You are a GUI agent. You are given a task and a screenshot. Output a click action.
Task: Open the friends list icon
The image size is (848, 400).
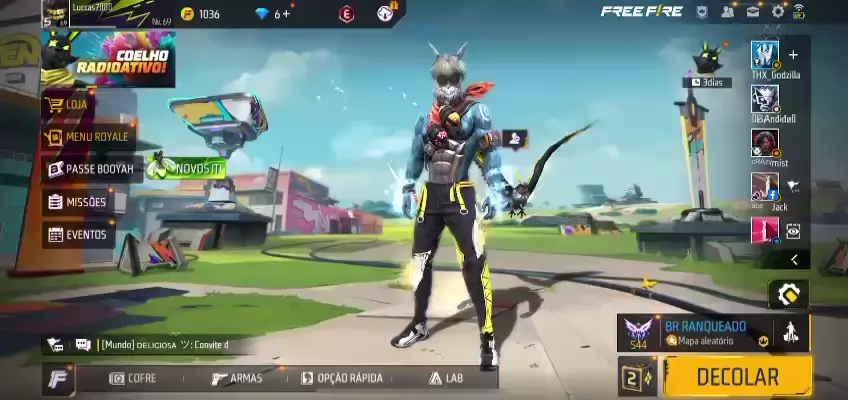(728, 12)
